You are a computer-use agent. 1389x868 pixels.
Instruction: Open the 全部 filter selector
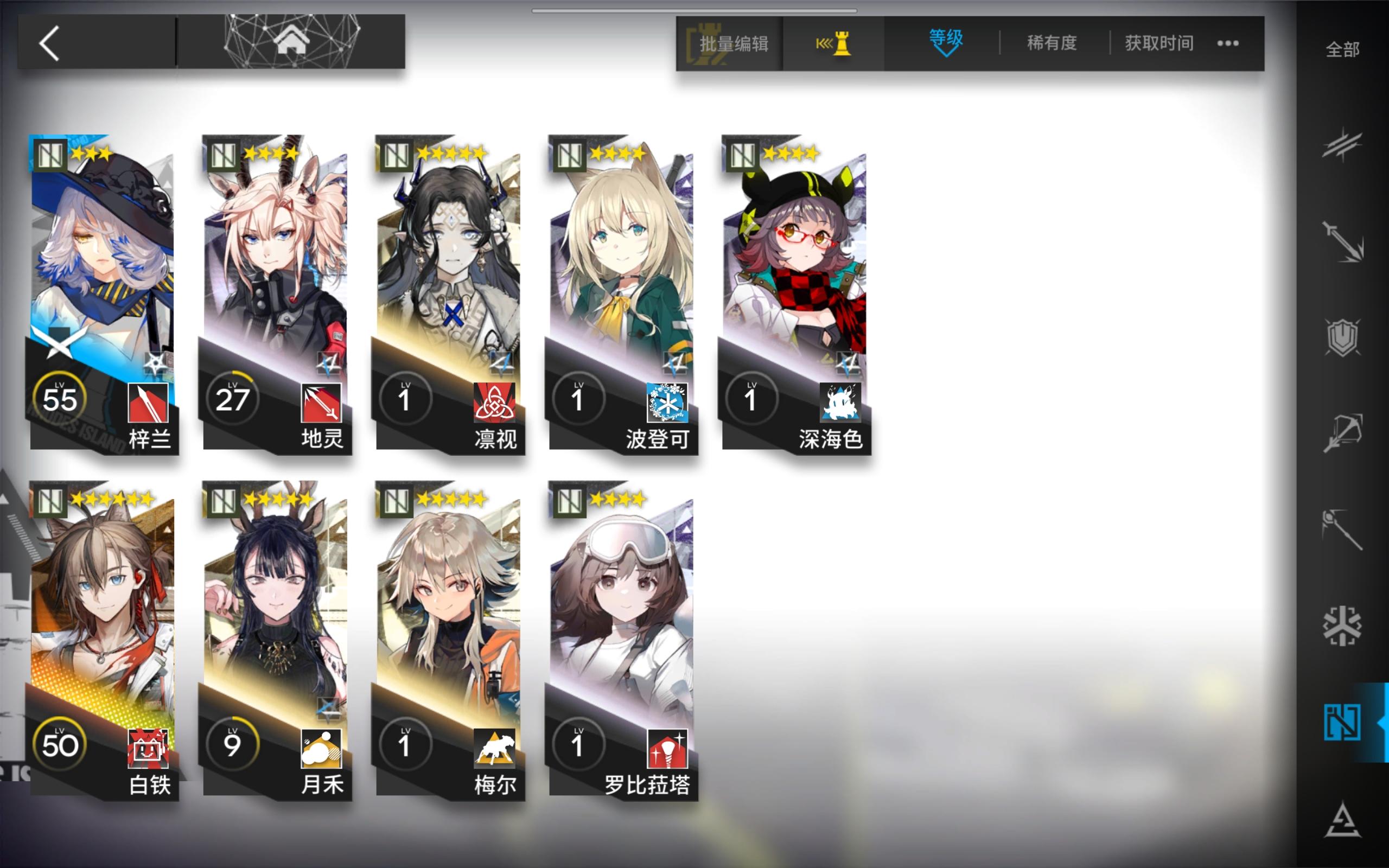pos(1342,50)
